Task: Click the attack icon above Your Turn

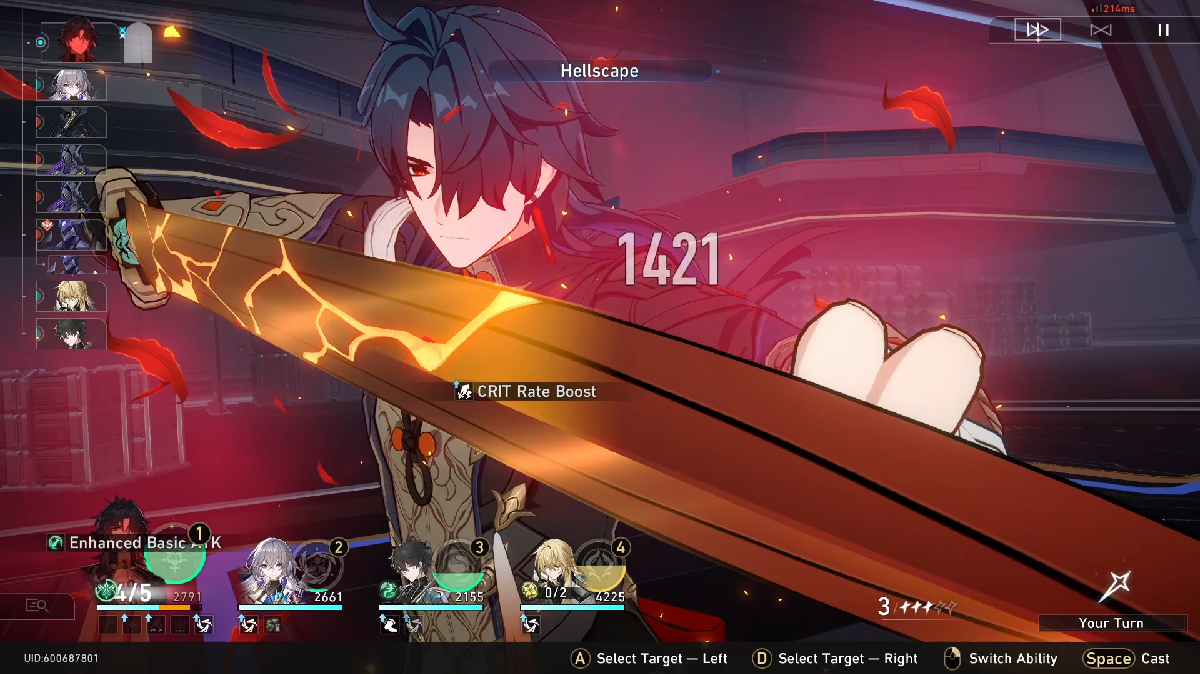Action: pyautogui.click(x=1113, y=586)
